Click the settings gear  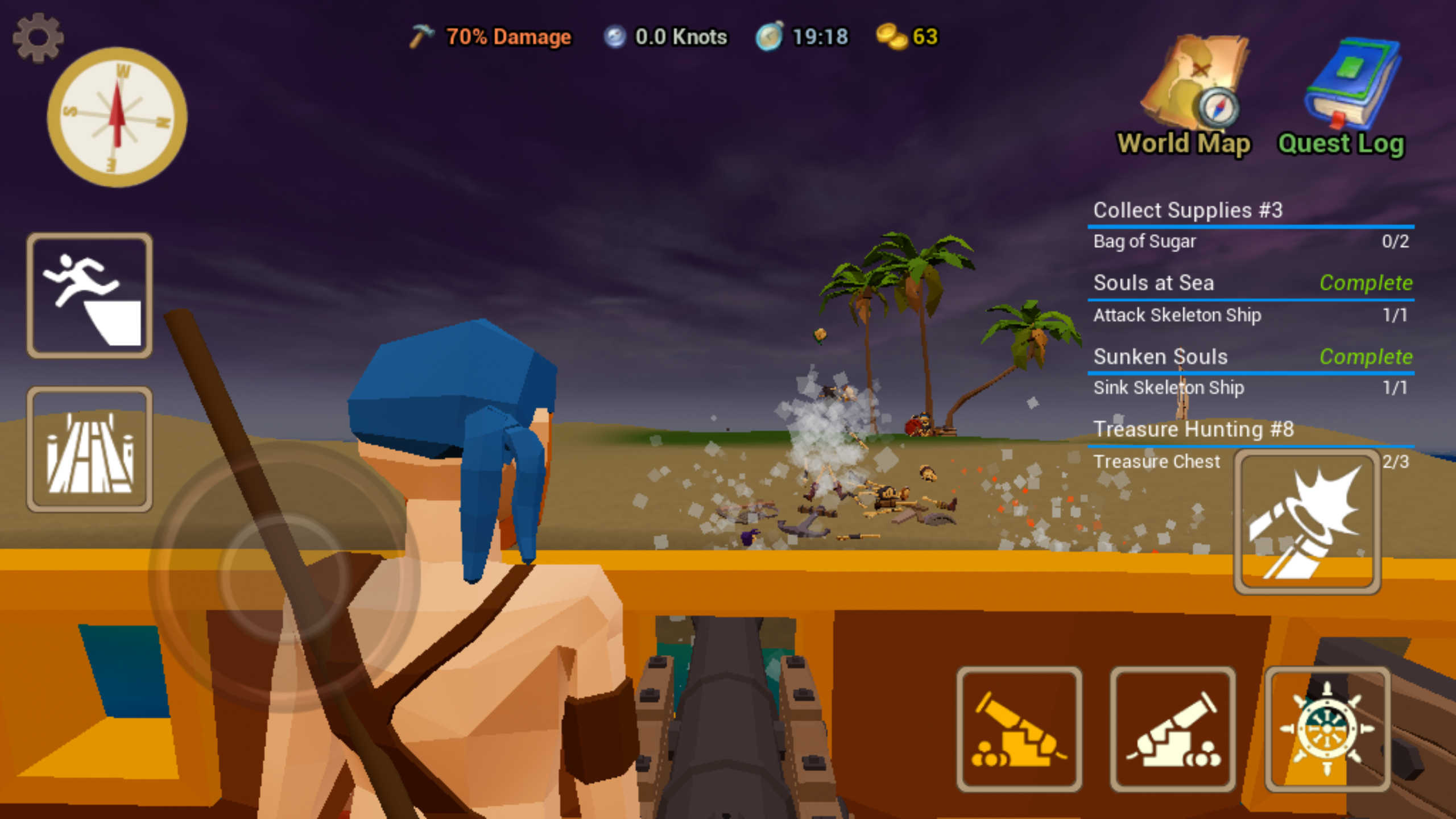(38, 36)
